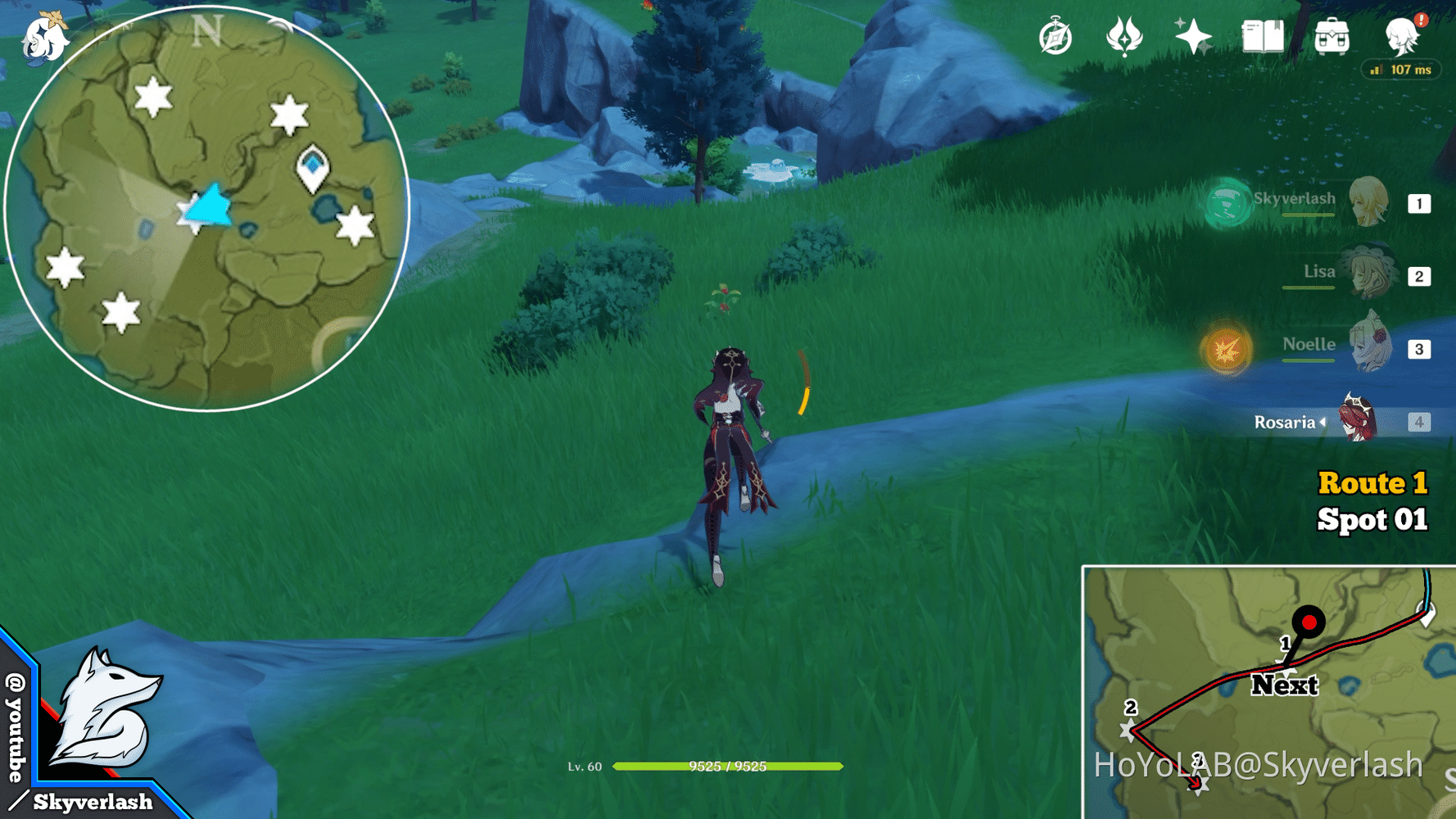Screen dimensions: 1456x819
Task: Expand Rosaria's details via the small arrow
Action: coord(1323,423)
